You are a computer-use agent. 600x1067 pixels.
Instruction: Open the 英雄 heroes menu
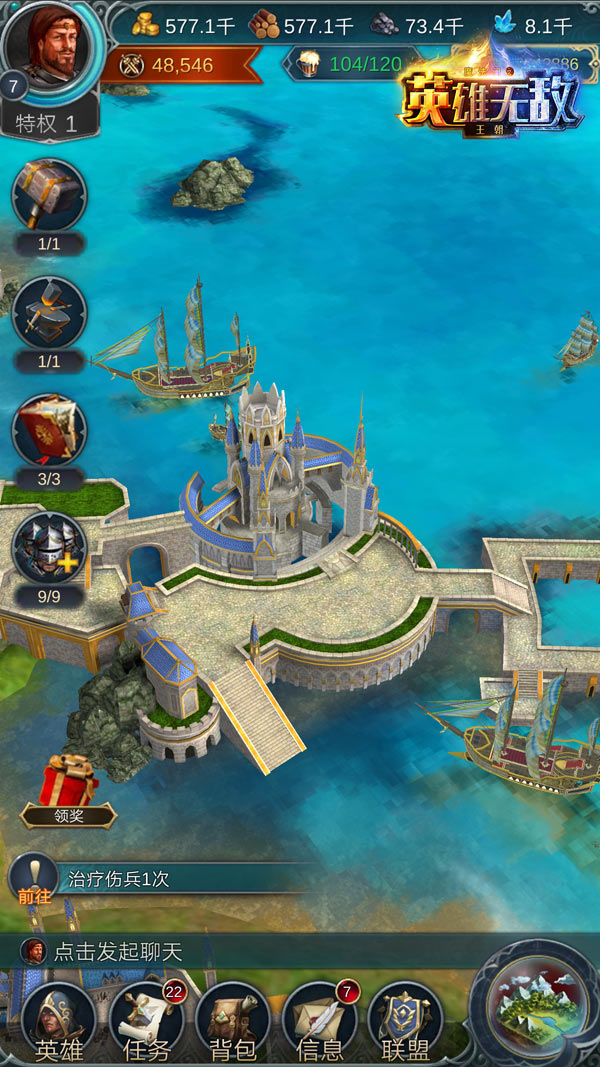58,1022
